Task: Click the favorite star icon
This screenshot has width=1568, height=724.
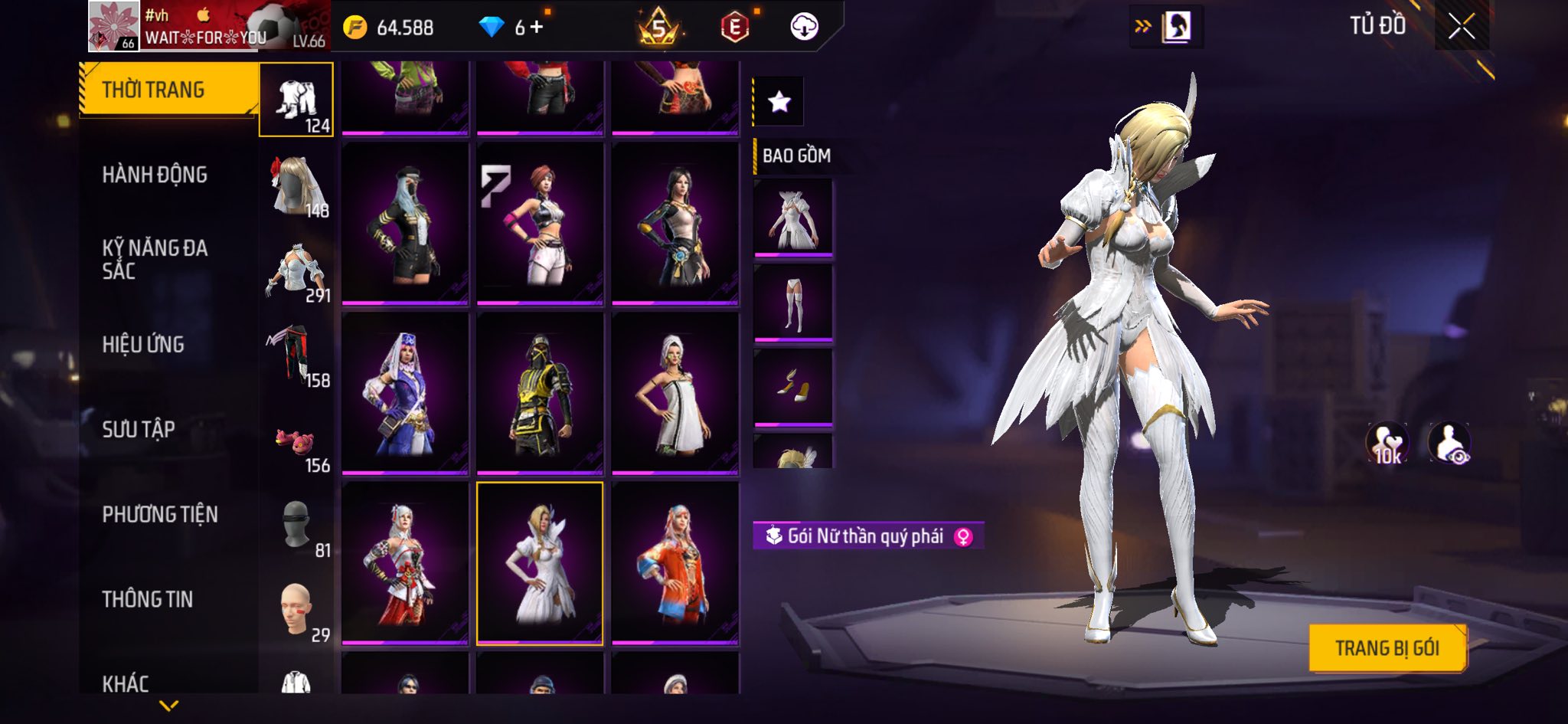Action: (x=779, y=101)
